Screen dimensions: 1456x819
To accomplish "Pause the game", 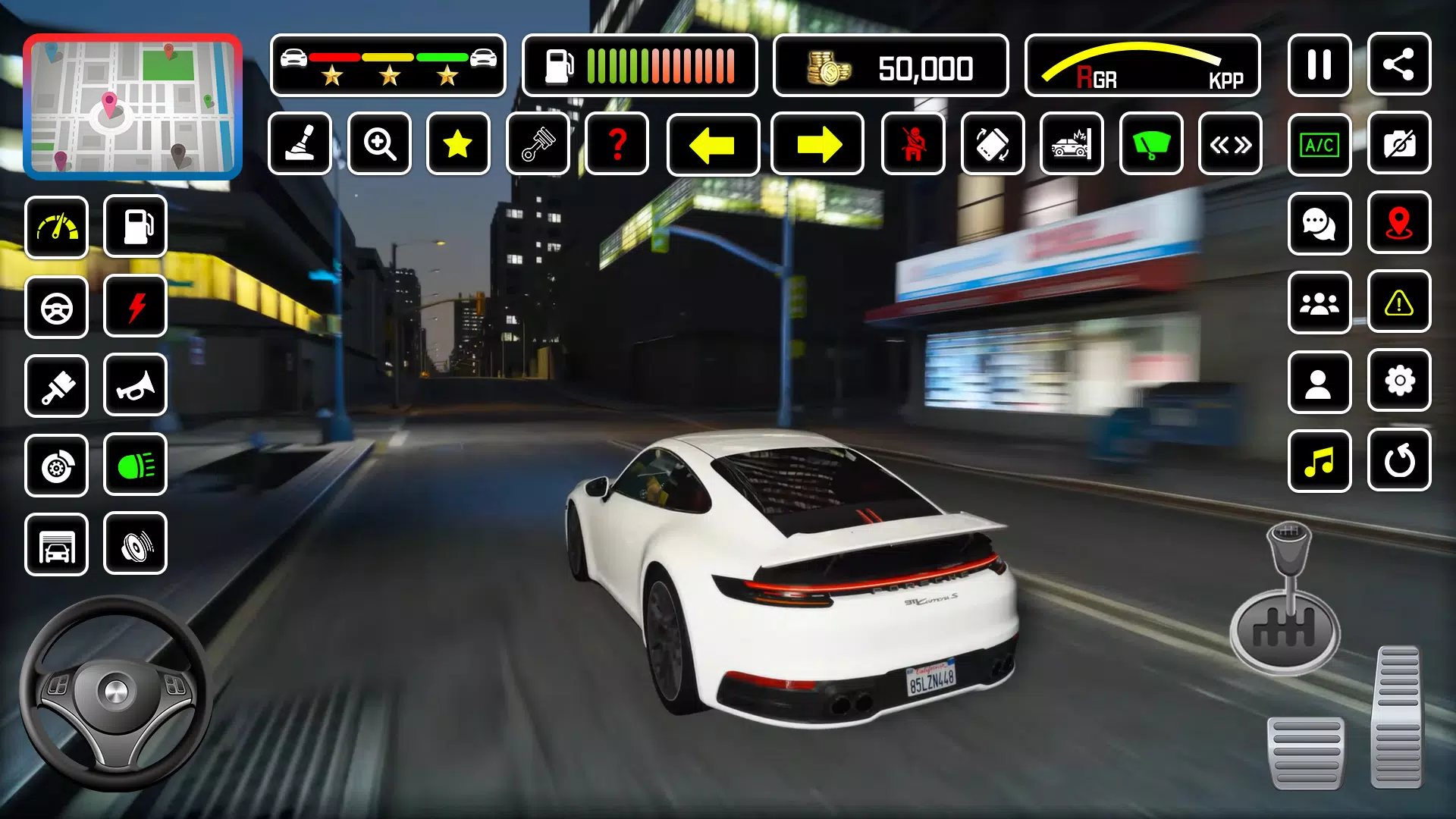I will (1319, 64).
